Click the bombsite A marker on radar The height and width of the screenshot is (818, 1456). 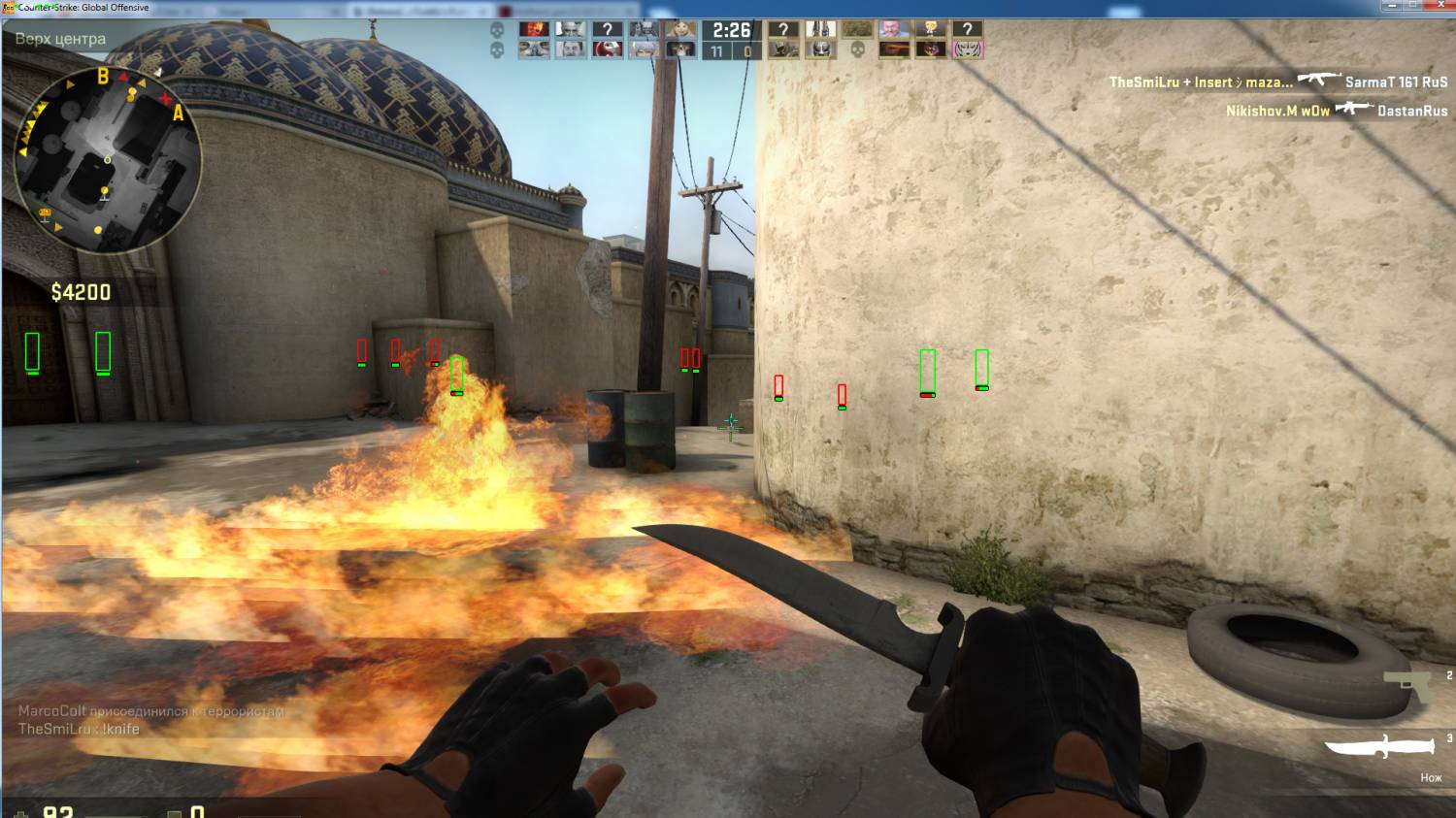[x=178, y=114]
